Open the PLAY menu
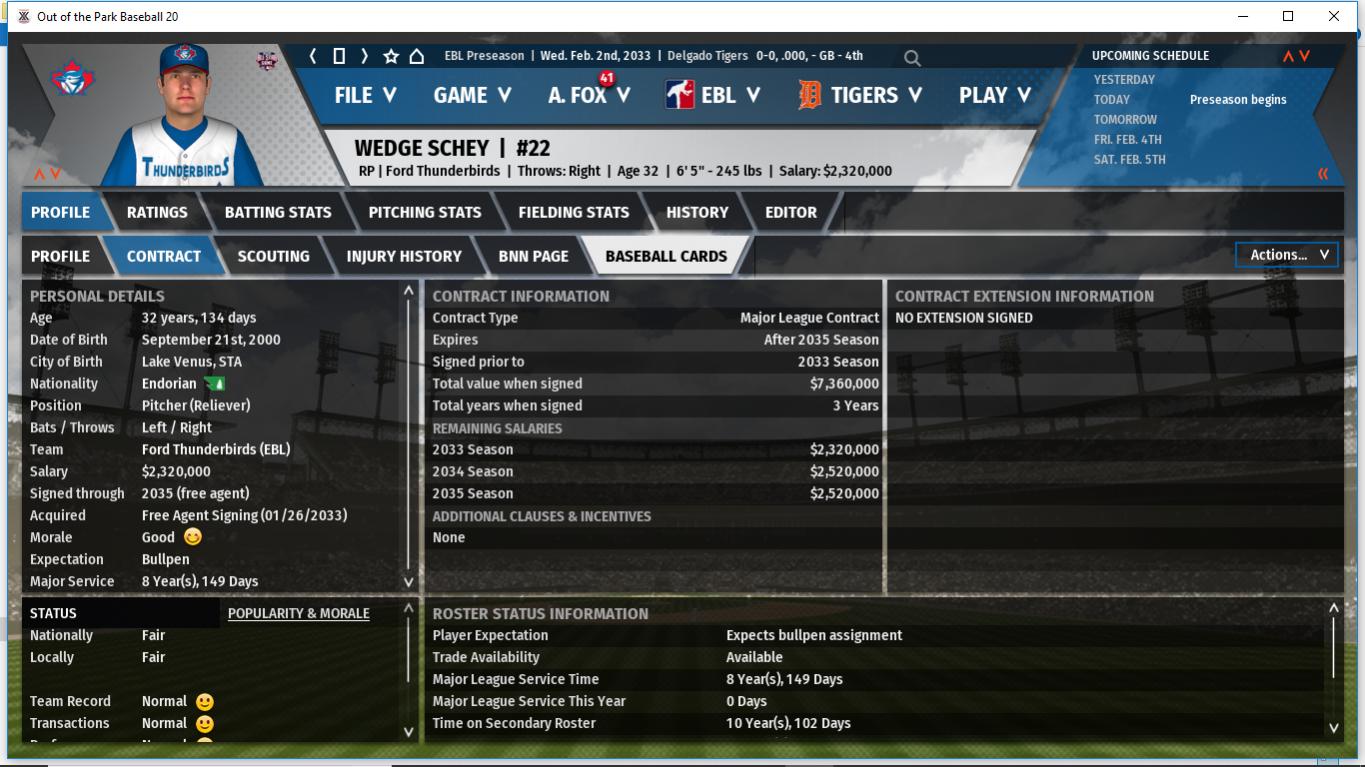The height and width of the screenshot is (767, 1365). pos(994,95)
